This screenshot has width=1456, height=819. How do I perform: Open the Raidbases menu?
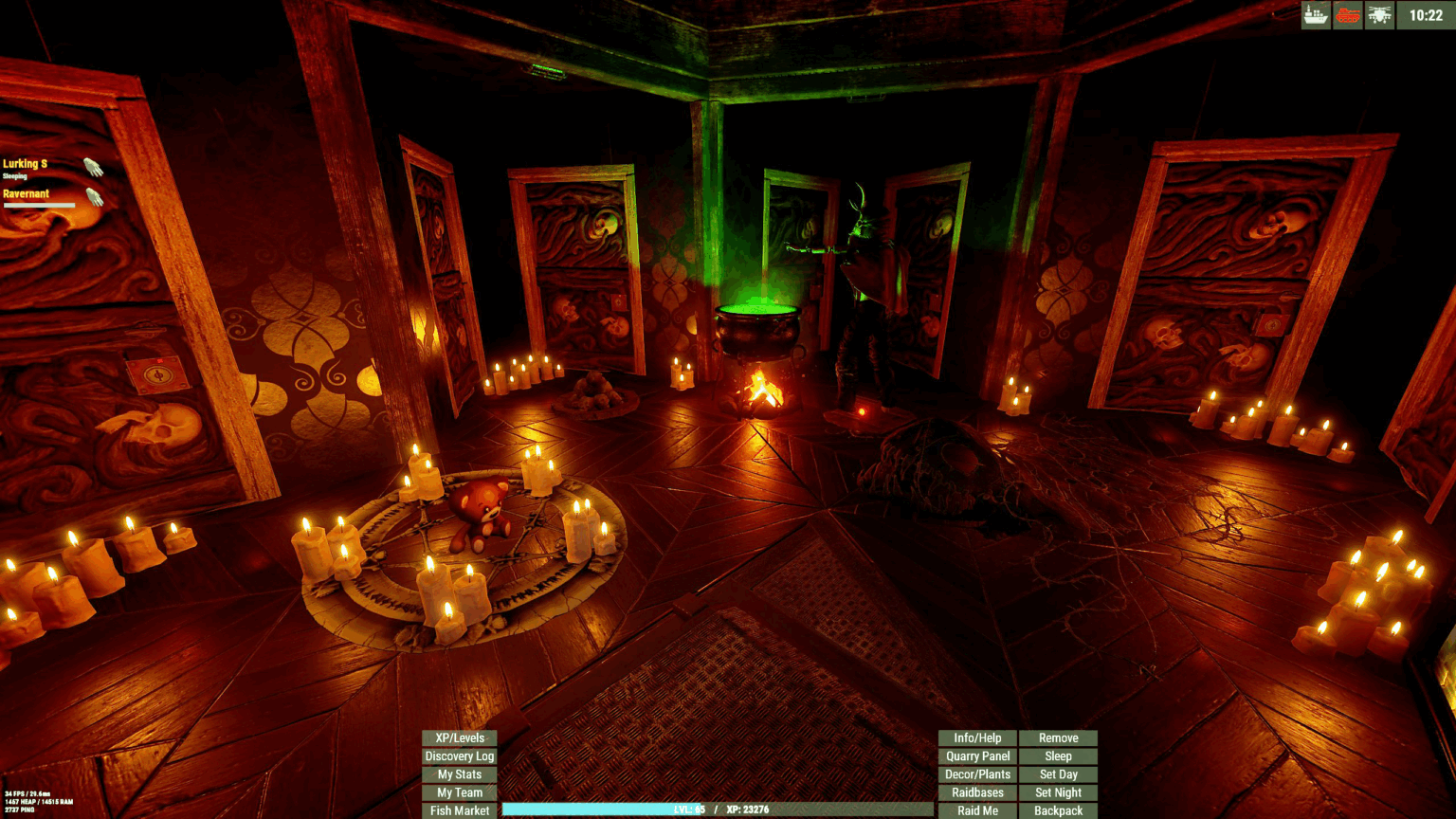tap(977, 792)
